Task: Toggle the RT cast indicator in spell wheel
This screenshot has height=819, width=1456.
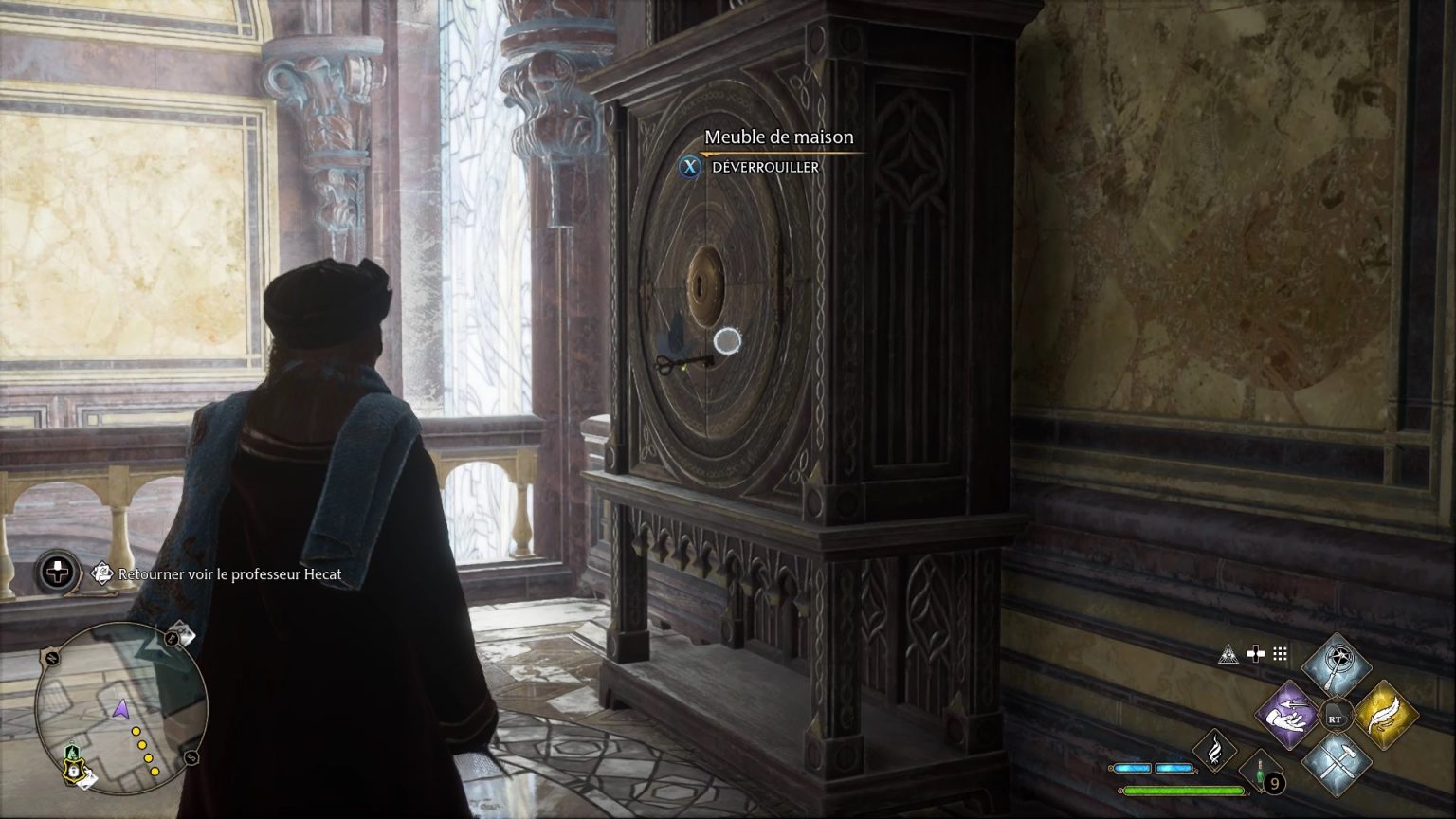Action: [1337, 717]
